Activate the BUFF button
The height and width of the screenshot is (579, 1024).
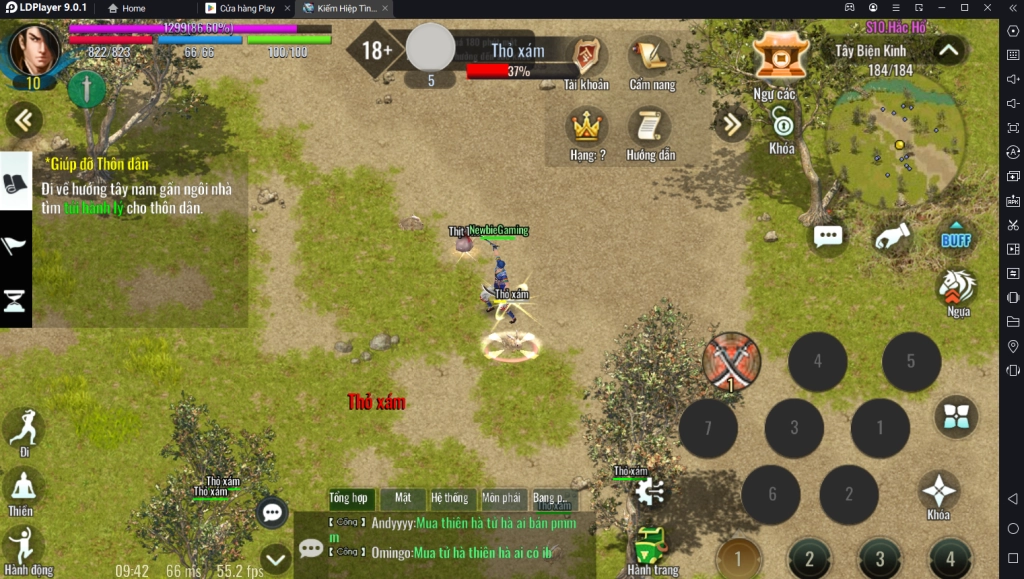click(x=956, y=238)
